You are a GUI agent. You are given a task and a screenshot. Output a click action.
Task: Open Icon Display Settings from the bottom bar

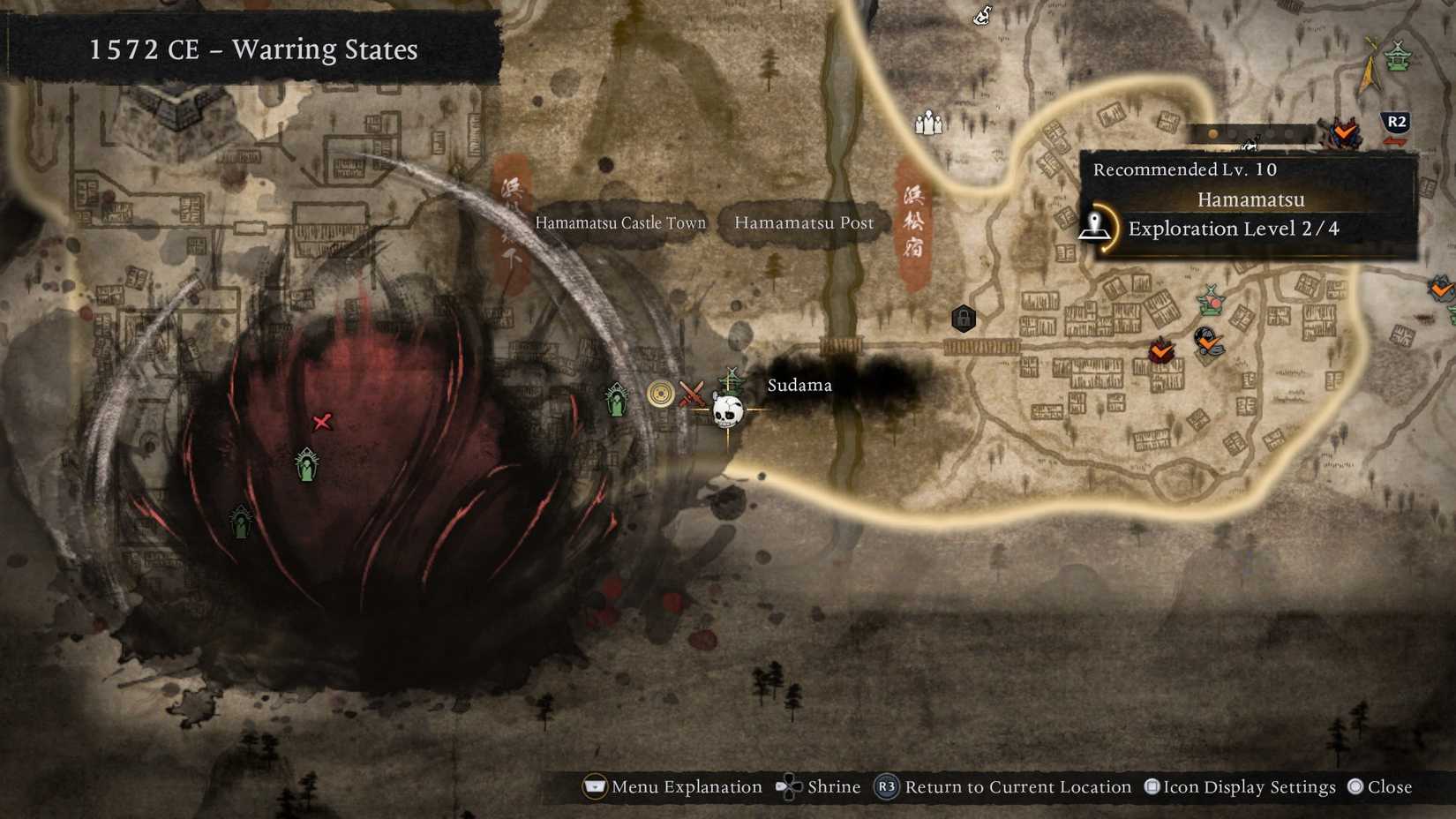1239,786
